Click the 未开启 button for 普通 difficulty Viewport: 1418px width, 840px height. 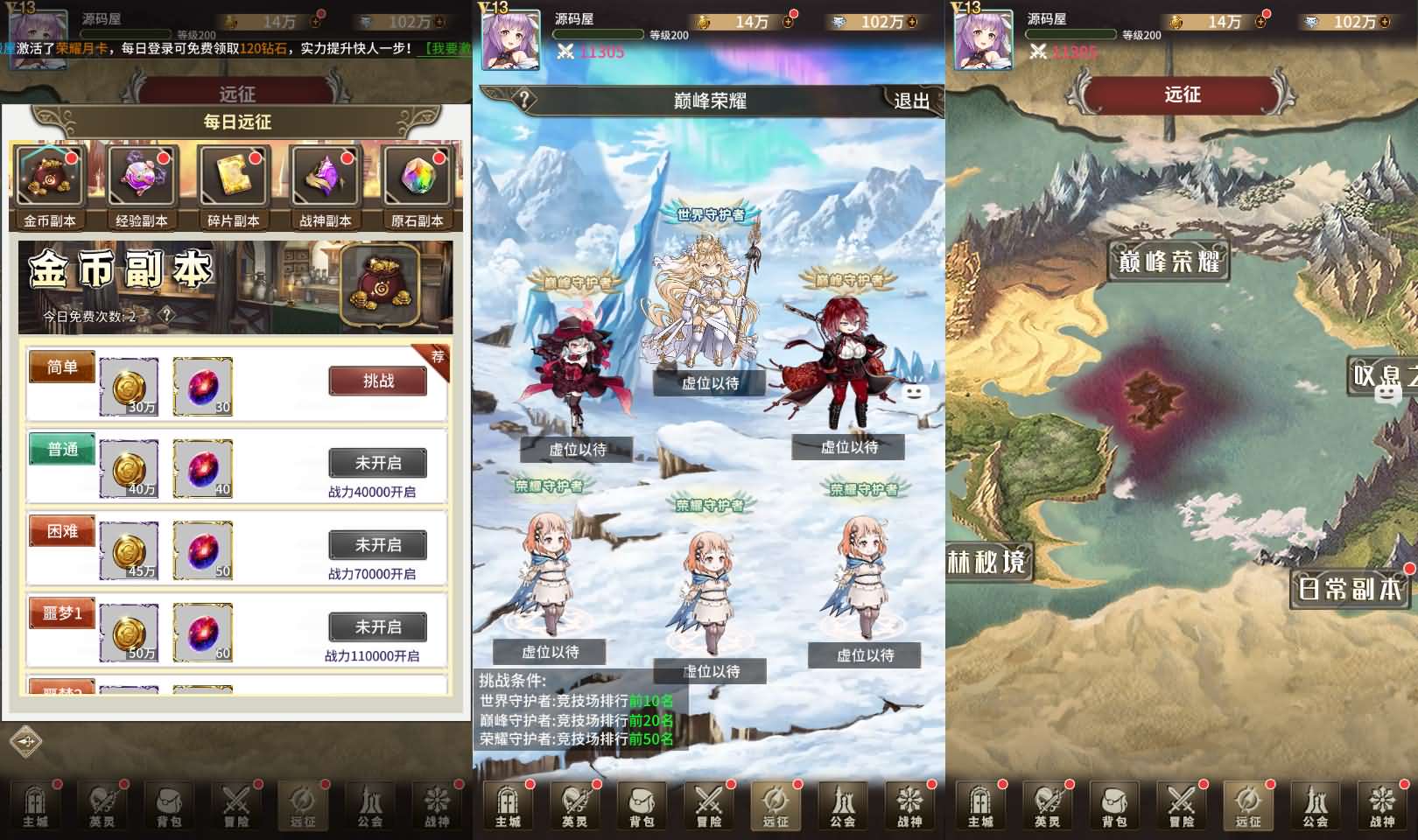click(378, 463)
